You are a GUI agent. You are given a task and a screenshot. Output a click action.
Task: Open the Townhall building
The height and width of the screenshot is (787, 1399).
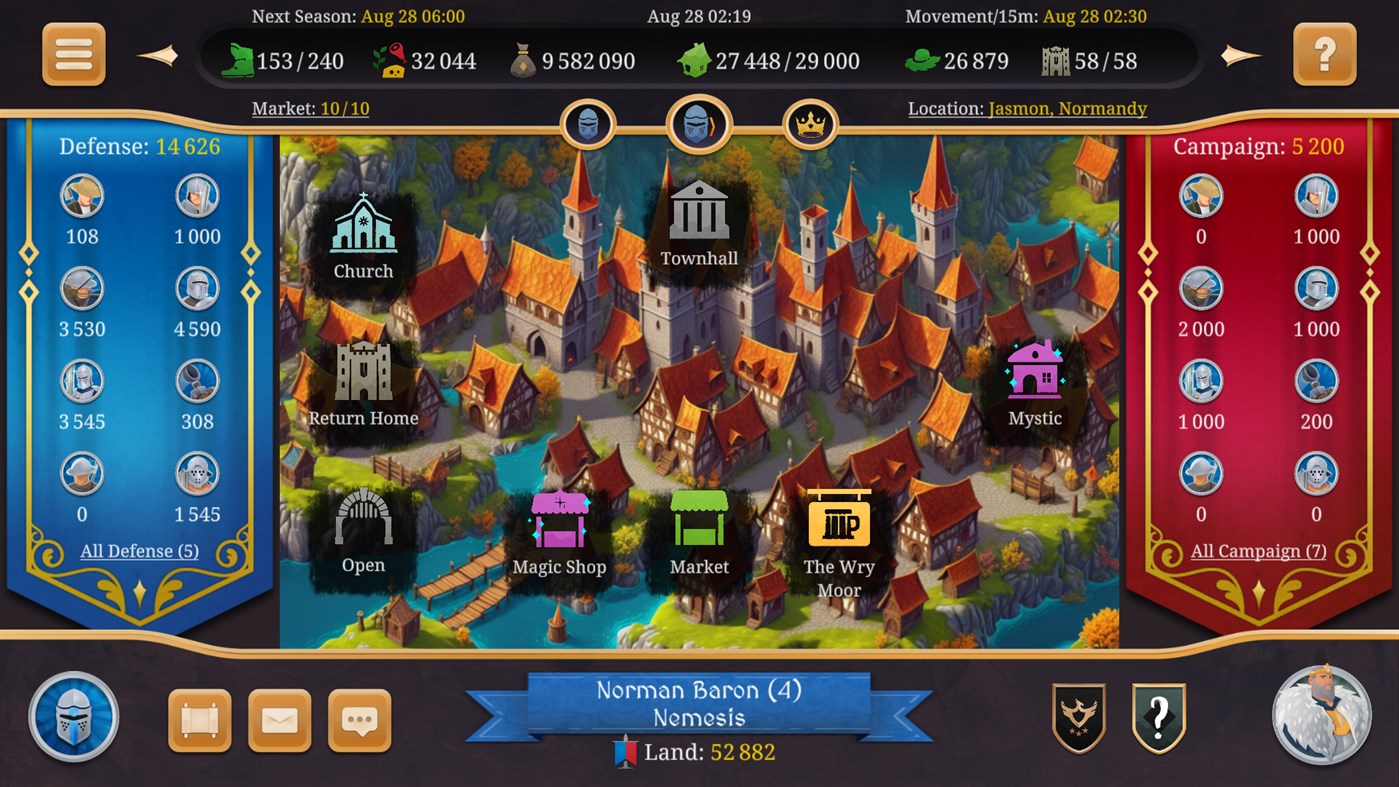(698, 212)
